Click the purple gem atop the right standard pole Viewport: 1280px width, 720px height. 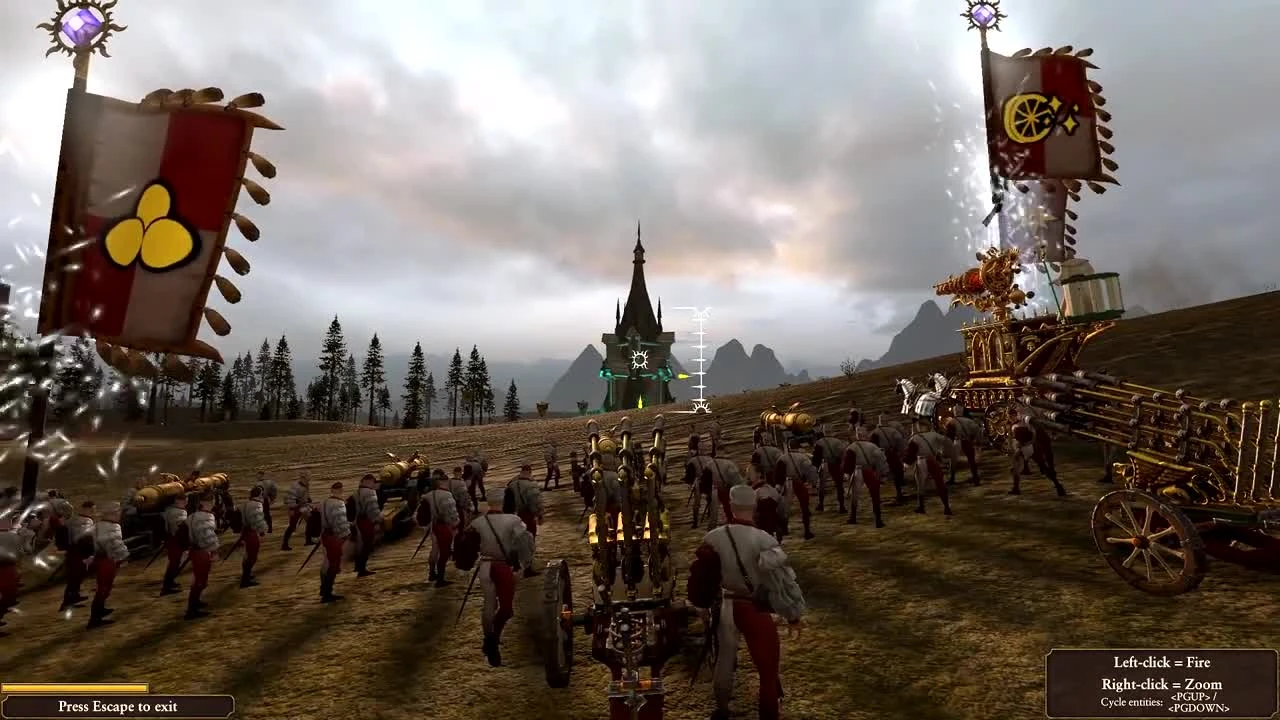984,15
